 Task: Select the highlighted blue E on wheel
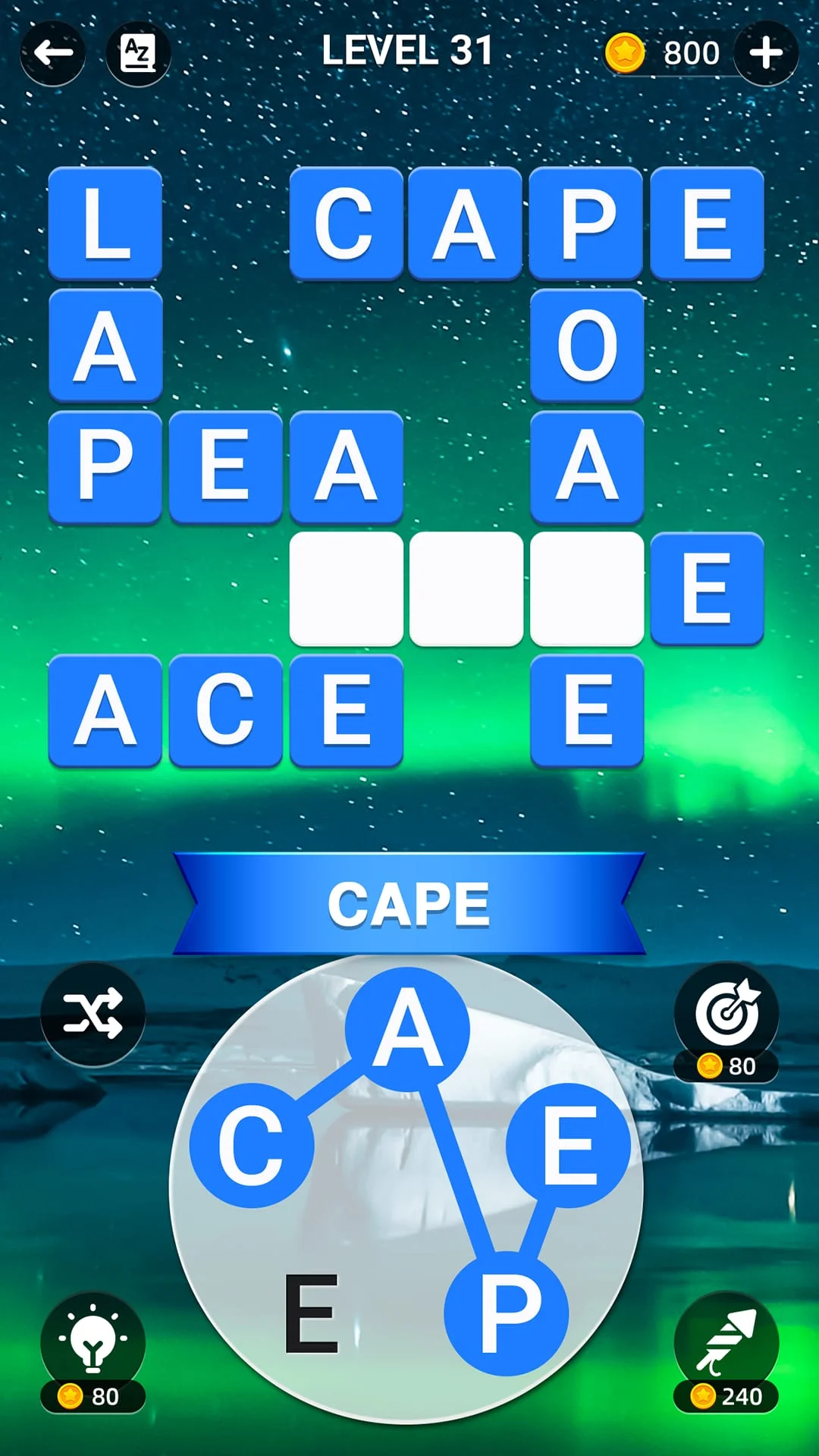[x=569, y=1145]
